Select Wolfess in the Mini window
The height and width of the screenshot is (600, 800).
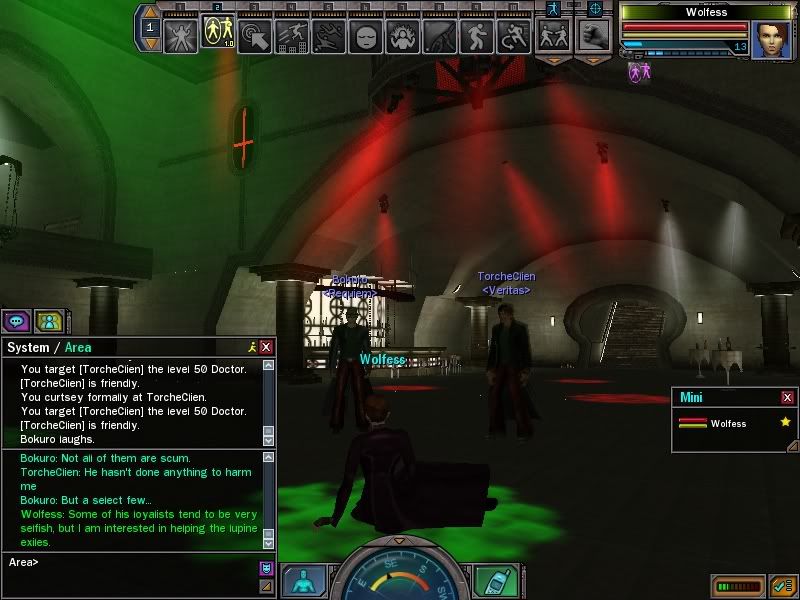click(x=728, y=424)
